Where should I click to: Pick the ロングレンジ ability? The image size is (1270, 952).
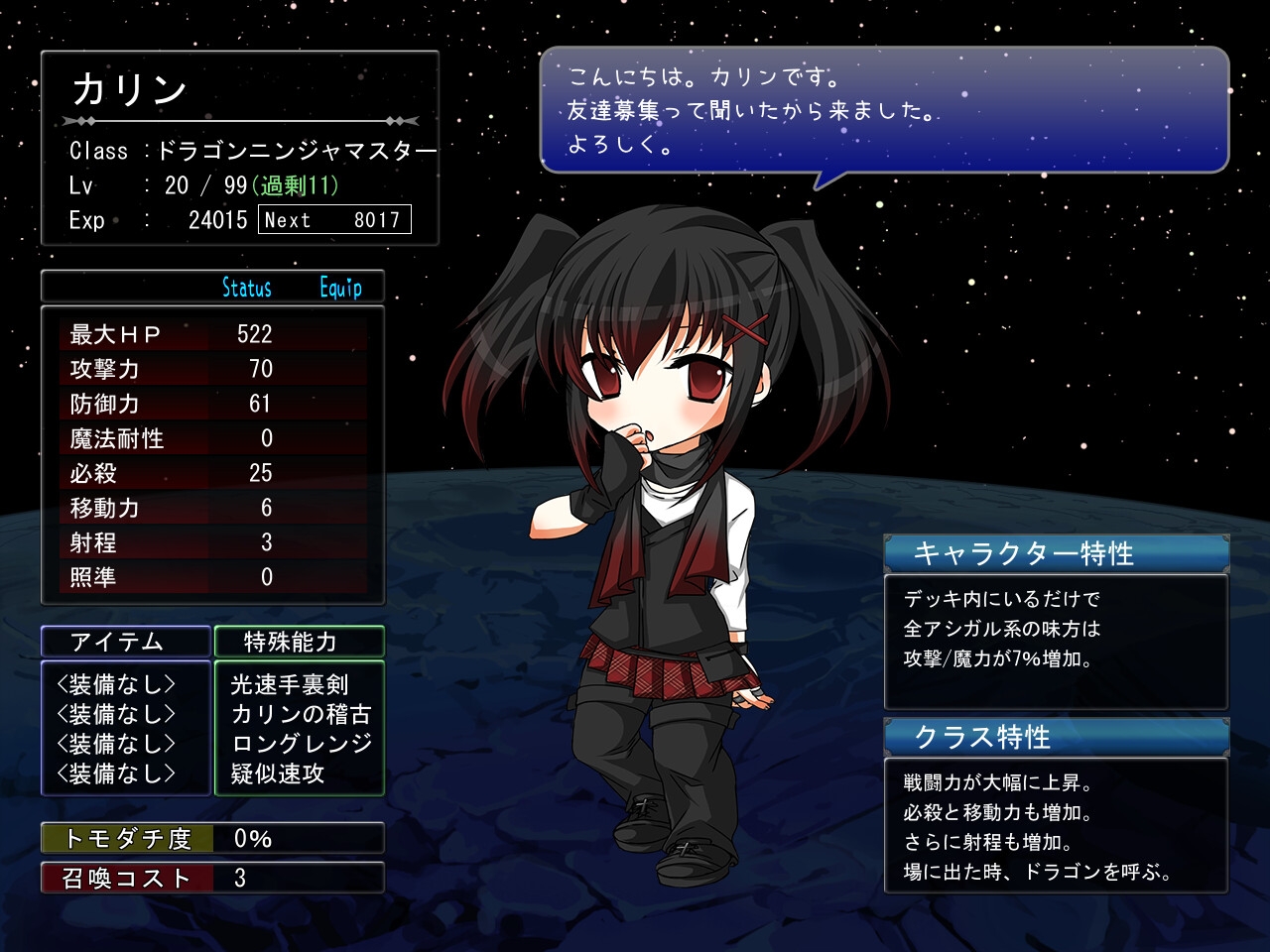point(301,744)
